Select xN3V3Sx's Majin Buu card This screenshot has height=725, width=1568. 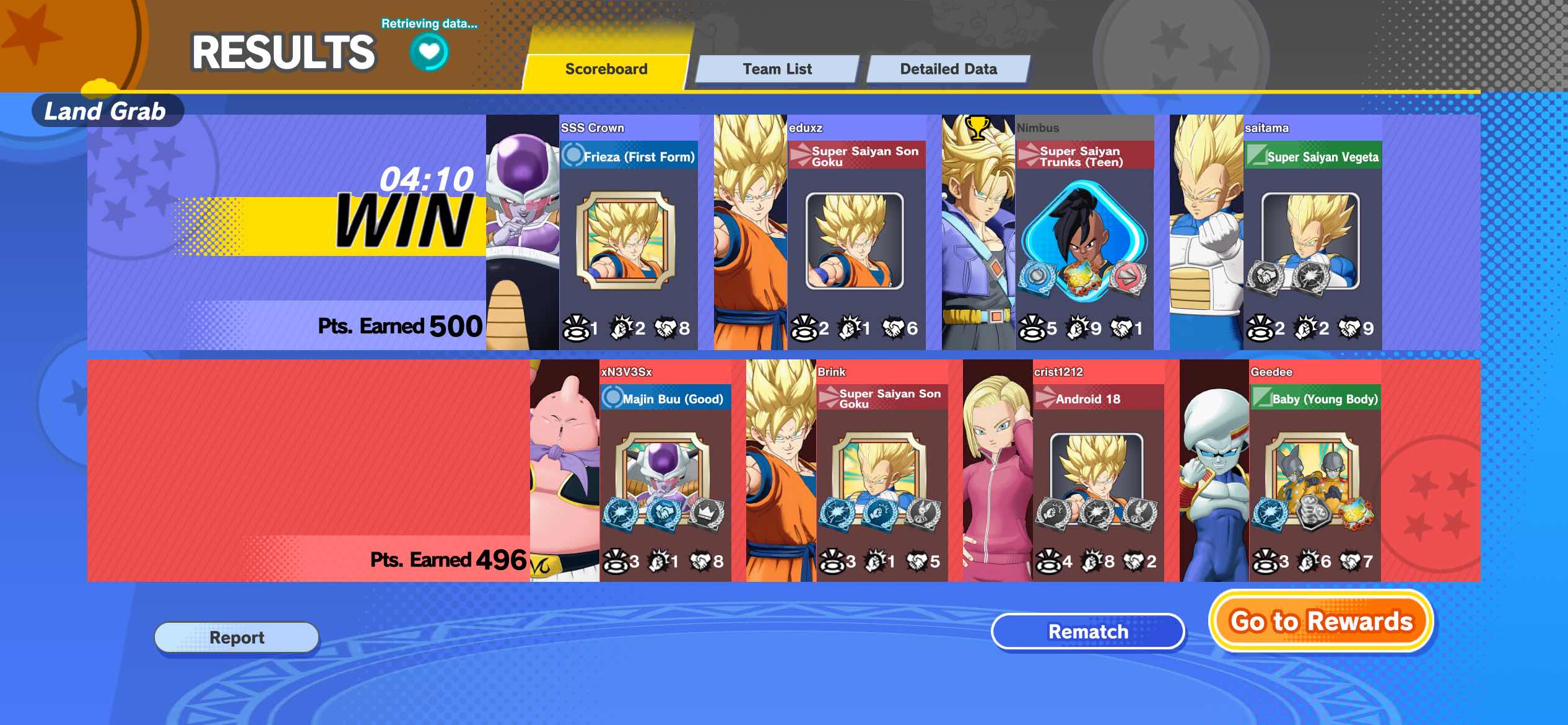(x=665, y=474)
